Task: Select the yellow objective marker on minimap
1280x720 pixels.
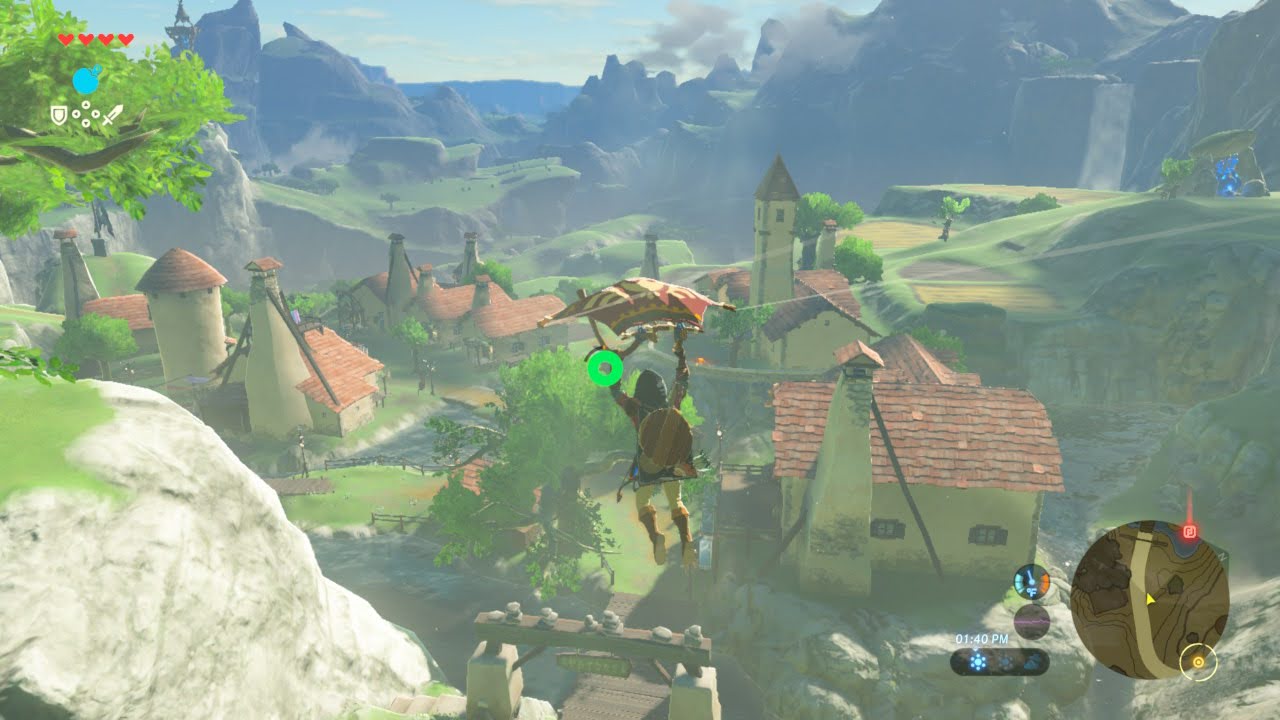Action: coord(1197,661)
